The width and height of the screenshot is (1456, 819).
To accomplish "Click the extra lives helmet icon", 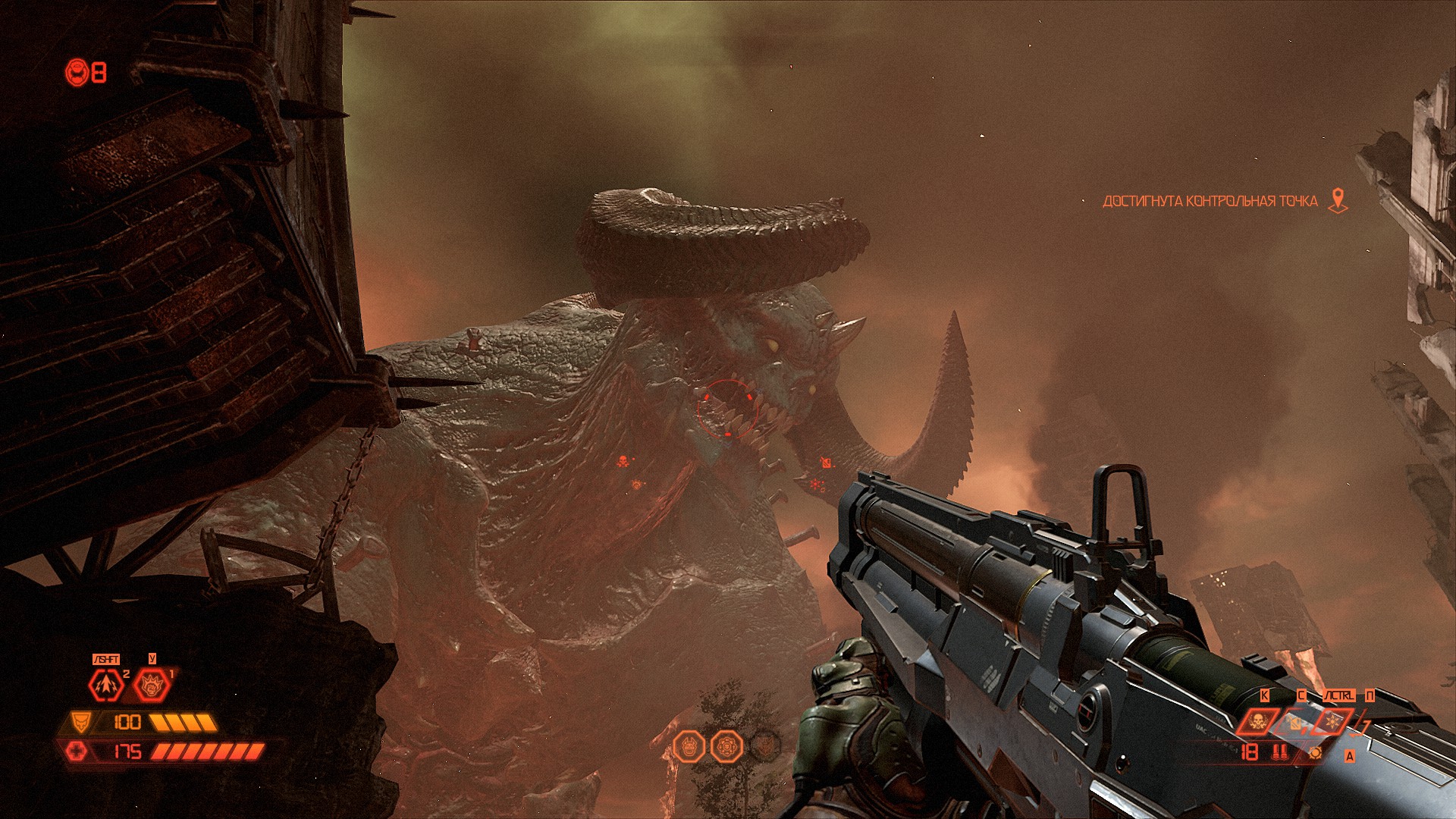I will [x=77, y=73].
